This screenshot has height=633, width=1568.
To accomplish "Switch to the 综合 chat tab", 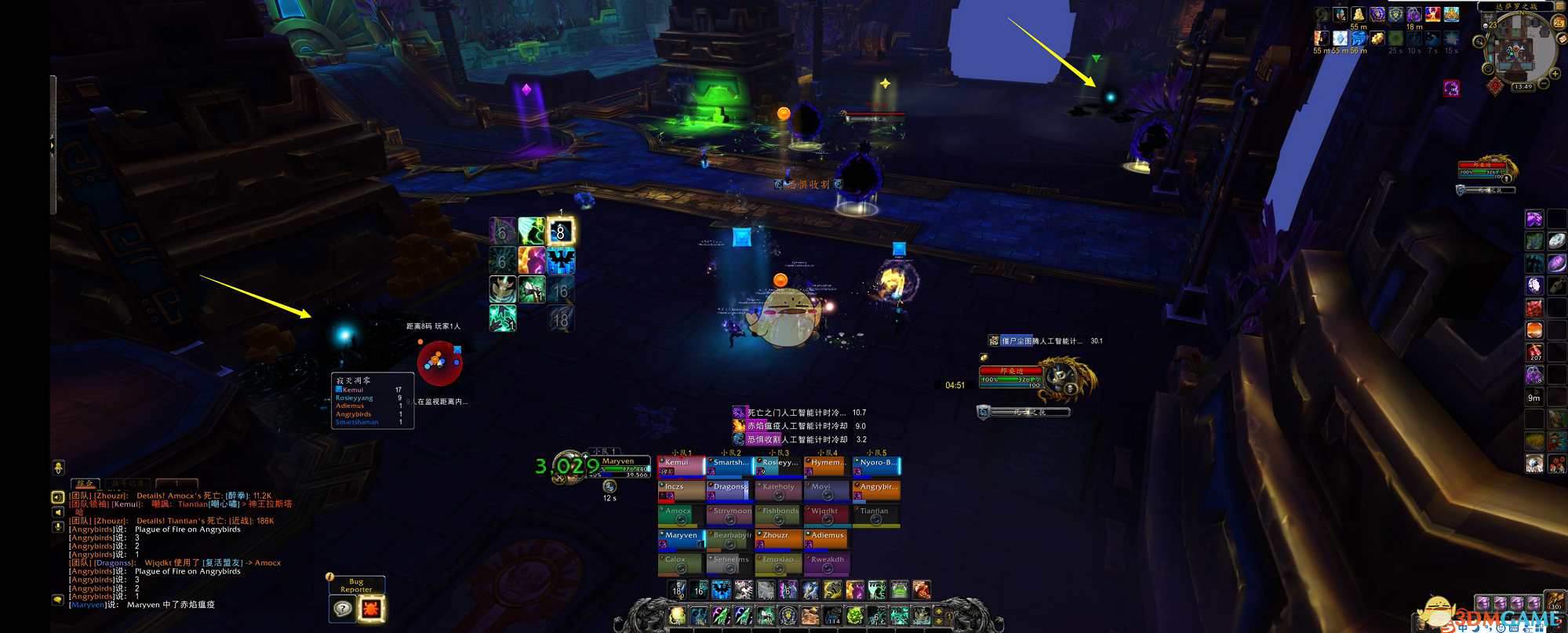I will tap(85, 484).
